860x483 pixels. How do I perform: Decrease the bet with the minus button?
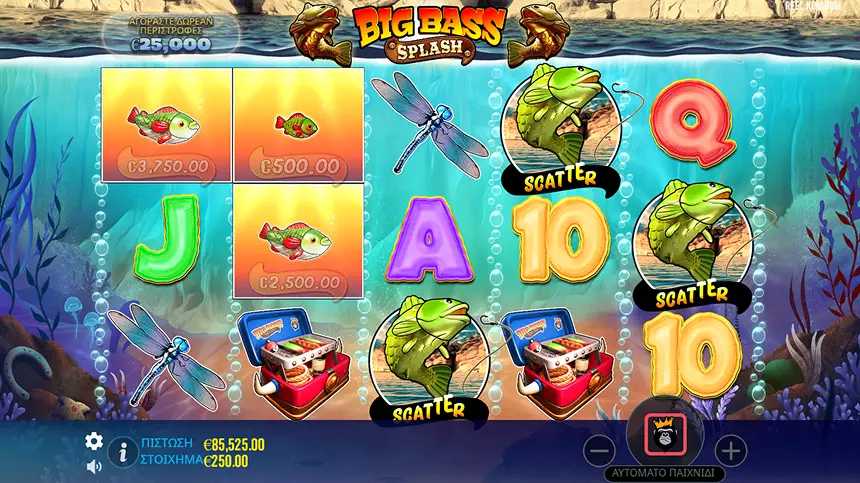click(x=598, y=451)
